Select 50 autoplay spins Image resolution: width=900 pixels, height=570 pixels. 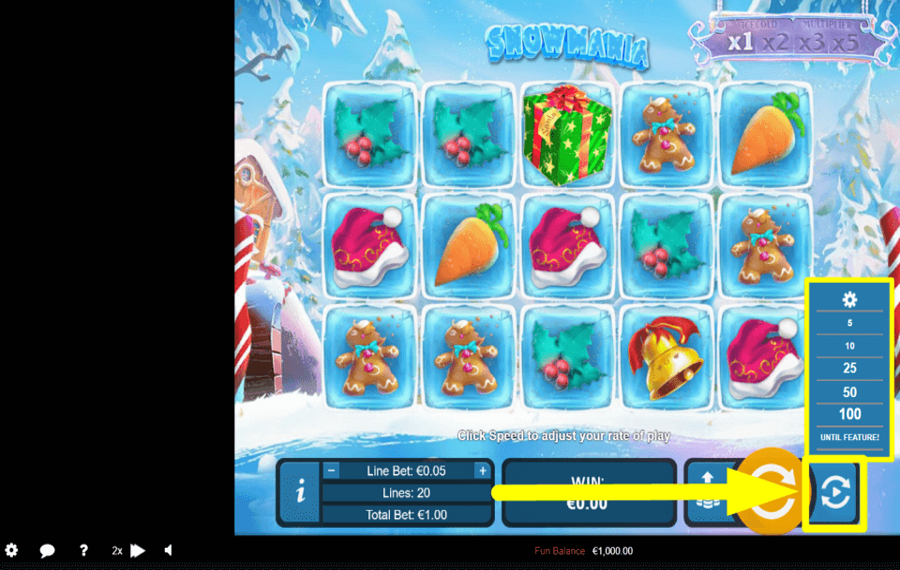click(x=850, y=392)
